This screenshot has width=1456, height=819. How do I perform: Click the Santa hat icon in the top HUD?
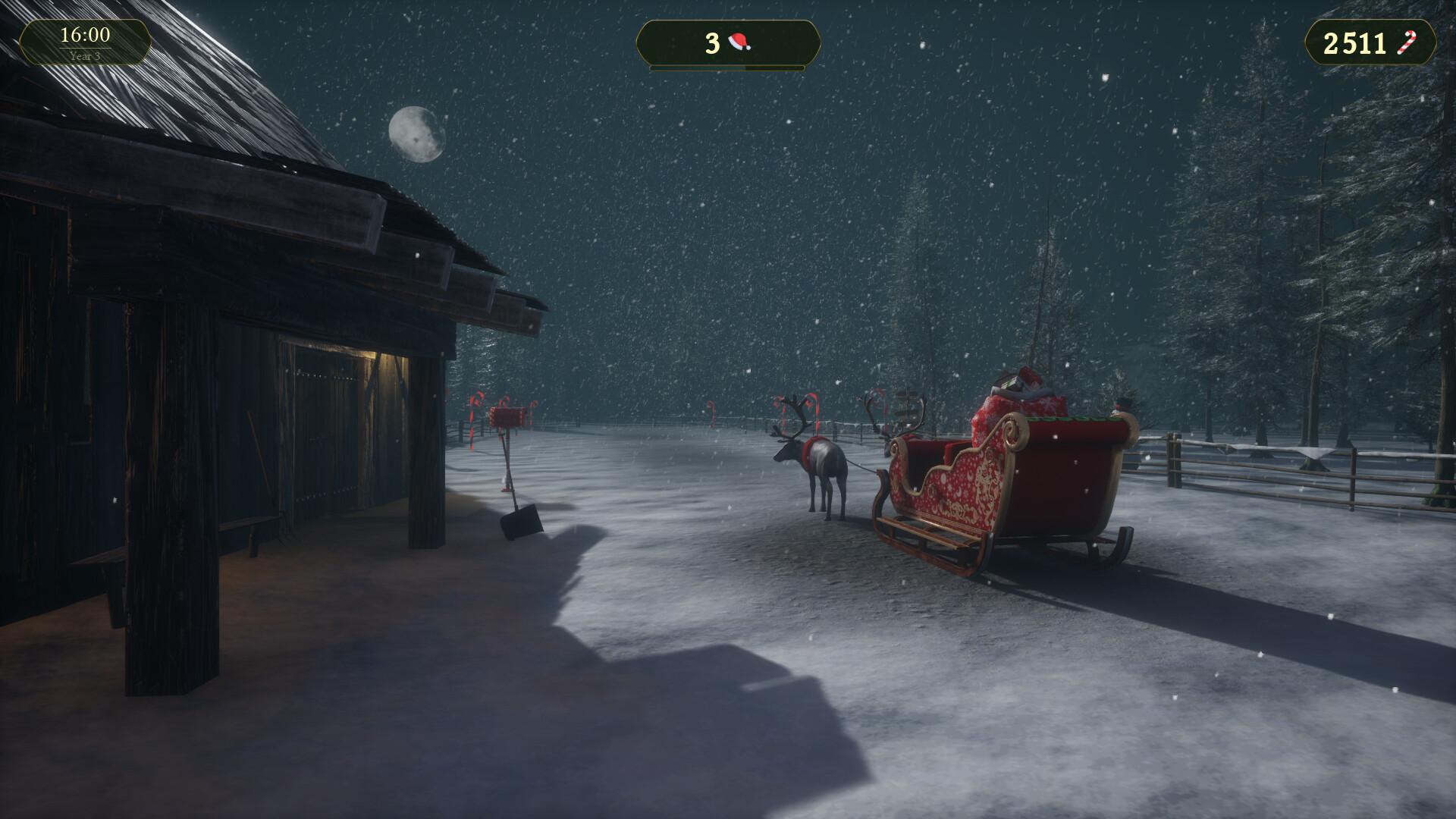coord(739,42)
